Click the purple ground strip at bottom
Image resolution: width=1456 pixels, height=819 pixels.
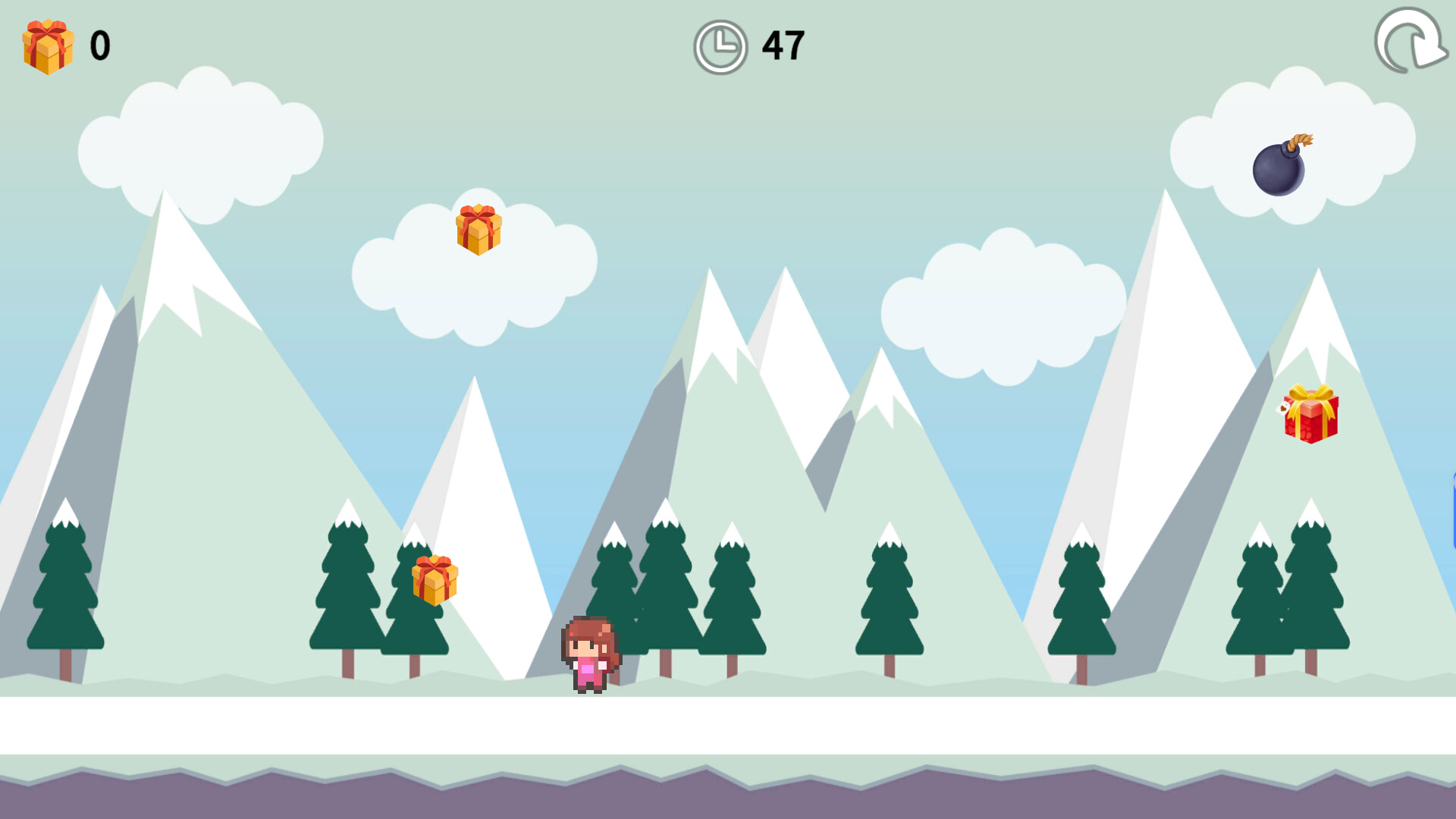pos(728,800)
